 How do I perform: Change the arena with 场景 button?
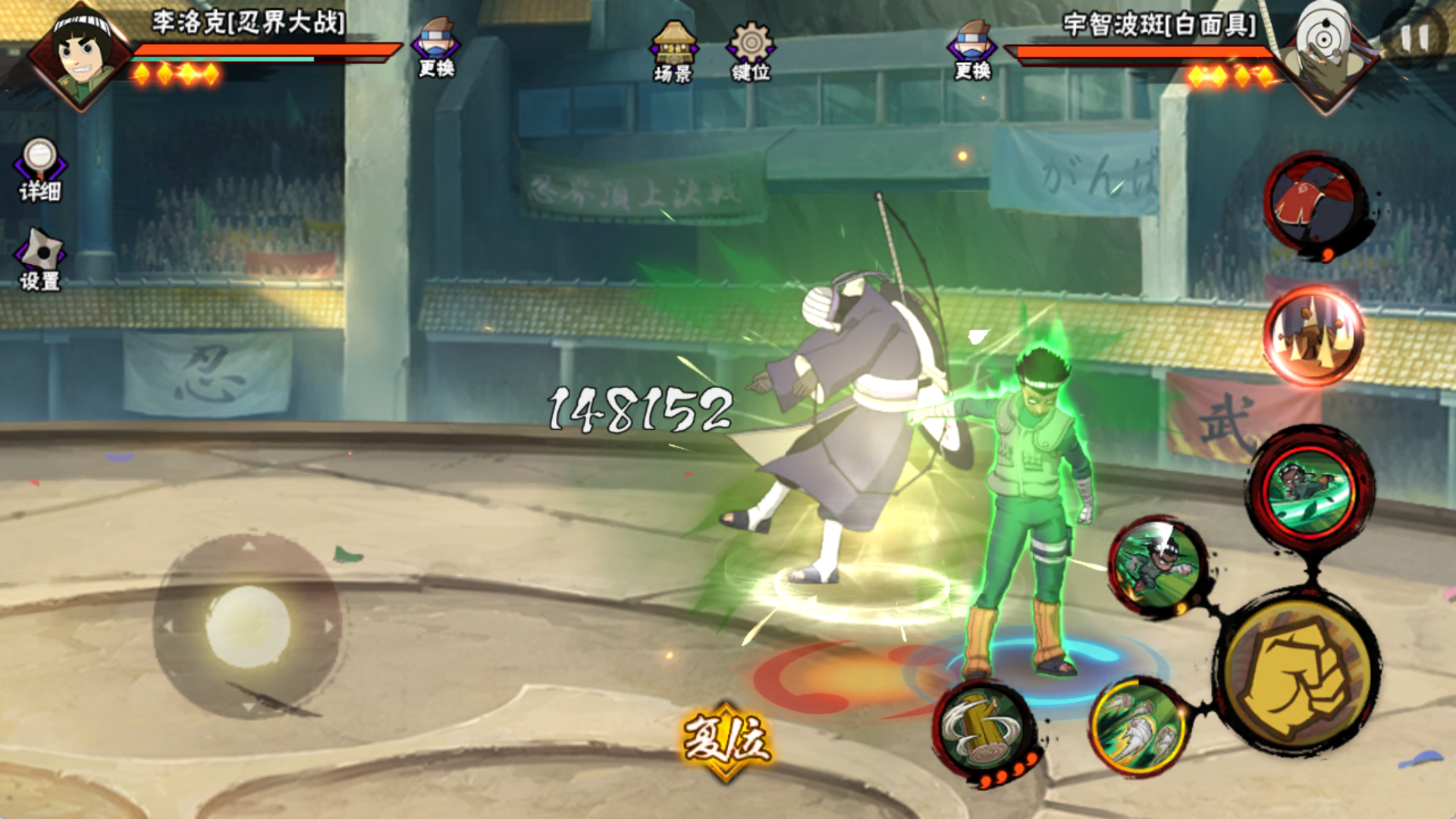tap(673, 52)
